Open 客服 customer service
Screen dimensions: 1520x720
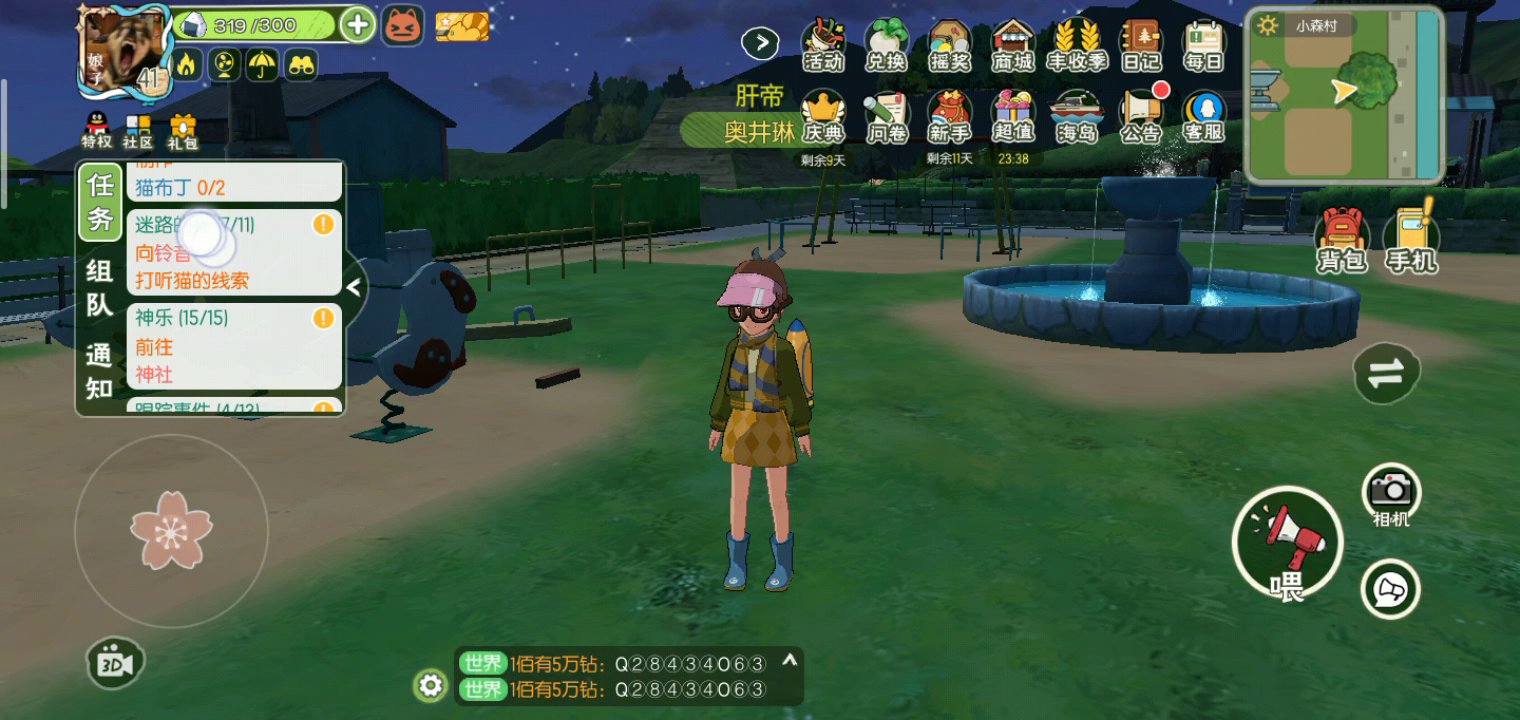(1203, 117)
